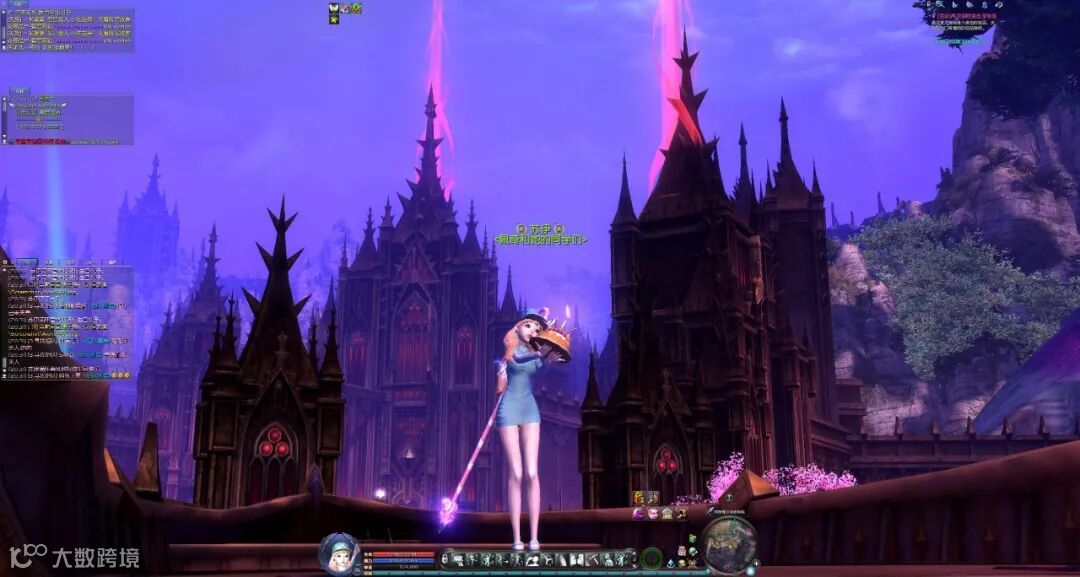Screen dimensions: 1080x577
Task: Click the magnifier icon above the quest tracker
Action: (x=939, y=5)
